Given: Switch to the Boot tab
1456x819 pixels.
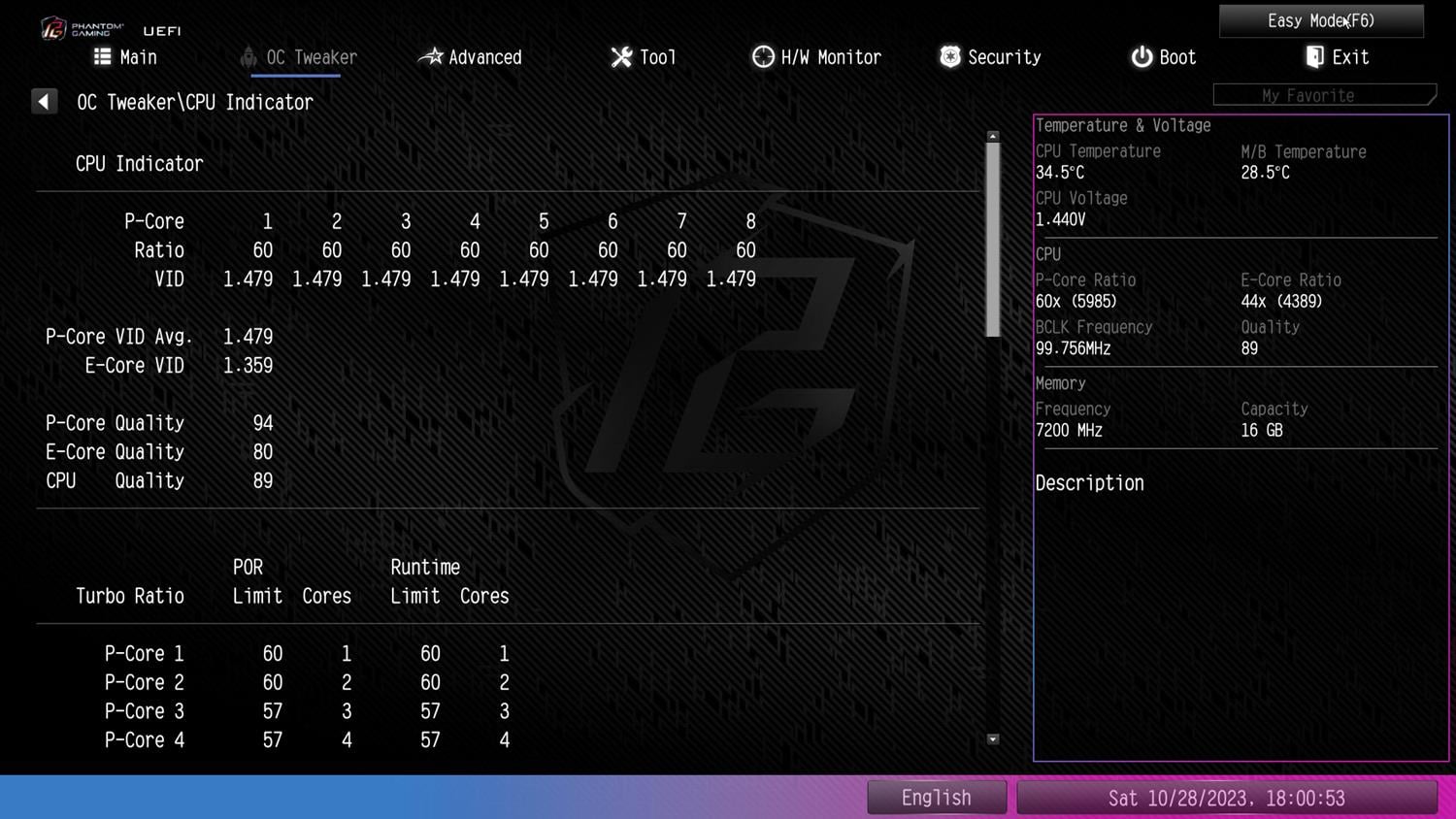Looking at the screenshot, I should 1163,57.
